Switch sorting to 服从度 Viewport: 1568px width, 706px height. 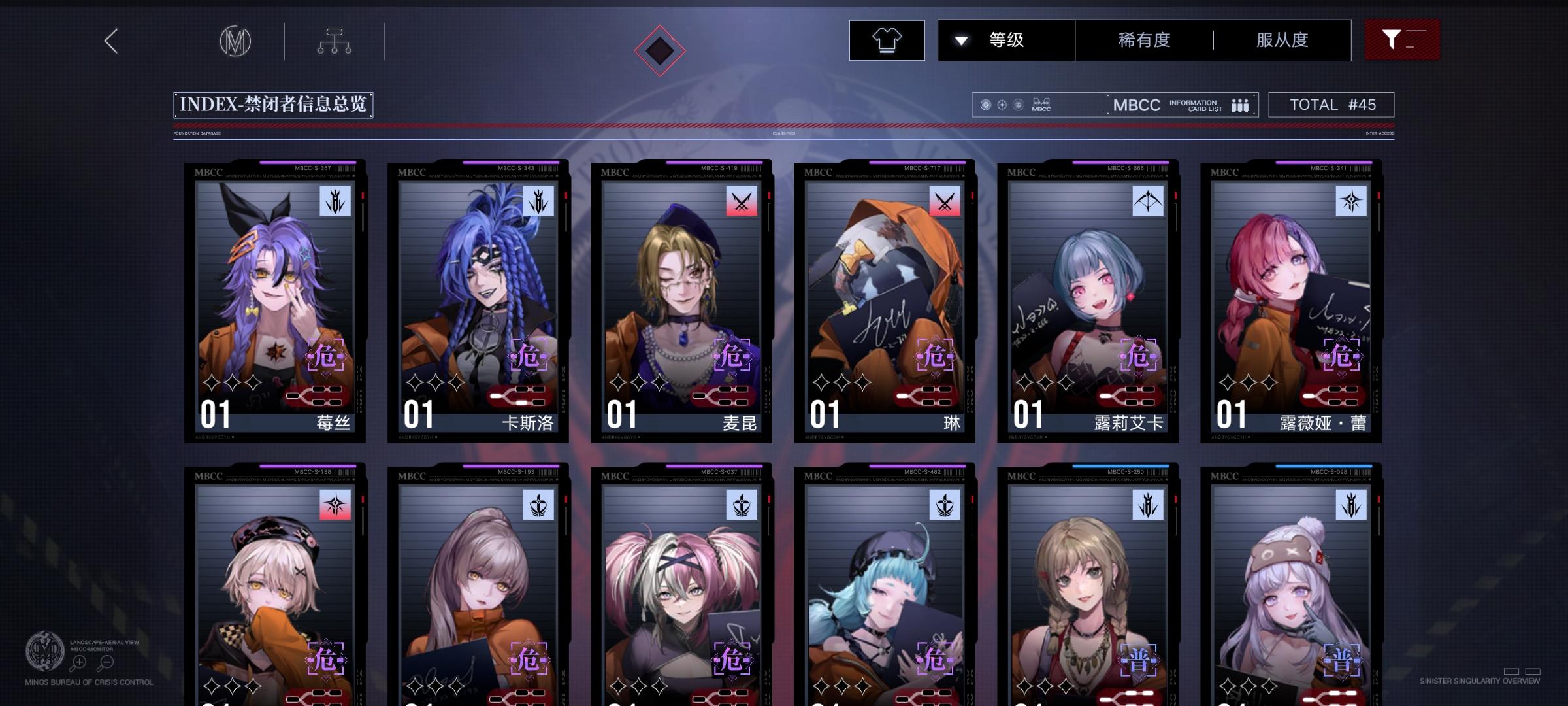coord(1282,40)
